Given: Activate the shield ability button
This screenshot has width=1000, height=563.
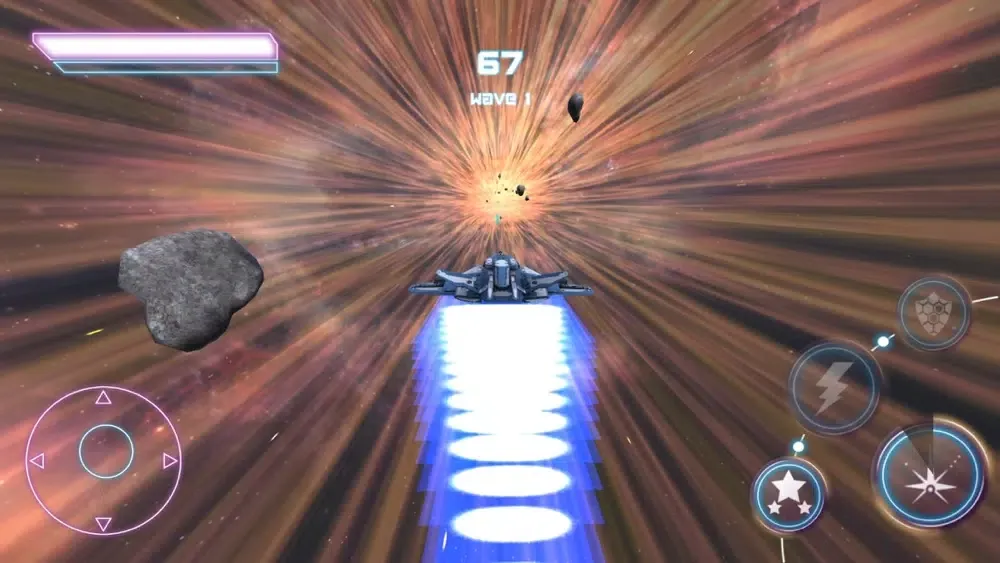Looking at the screenshot, I should click(933, 314).
